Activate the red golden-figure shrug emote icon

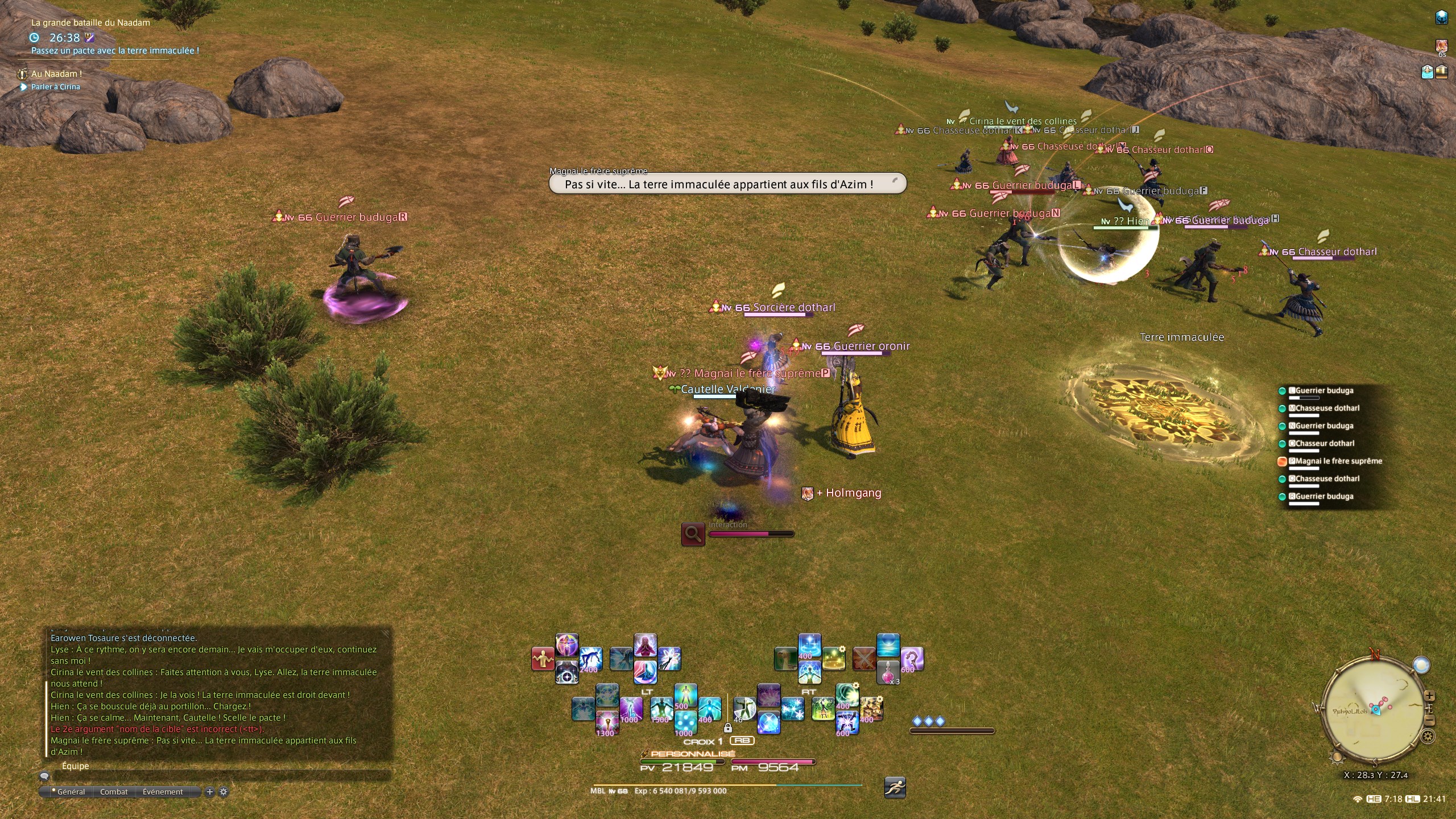click(x=543, y=659)
